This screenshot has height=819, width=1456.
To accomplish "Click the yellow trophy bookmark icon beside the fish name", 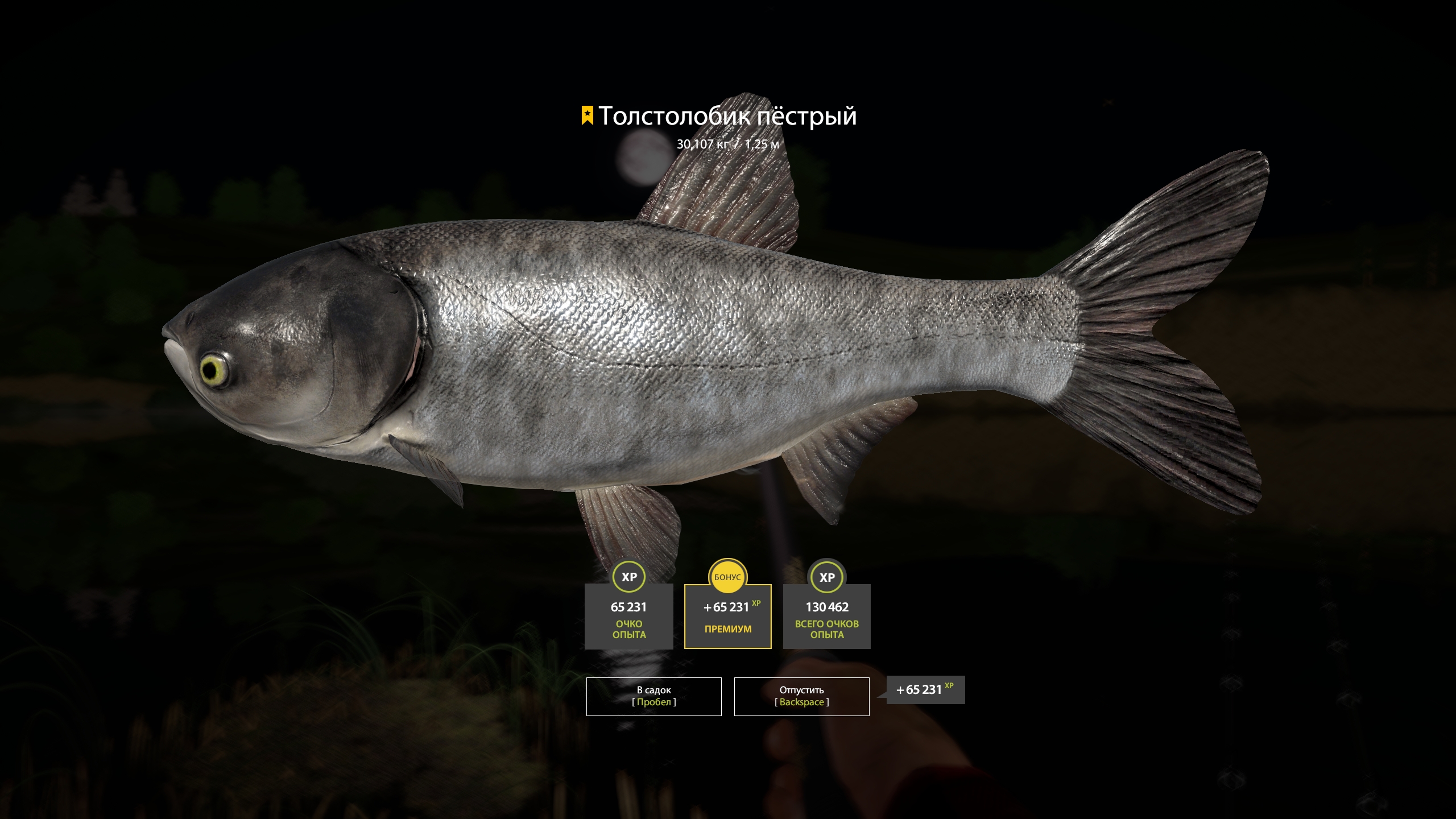I will coord(586,115).
